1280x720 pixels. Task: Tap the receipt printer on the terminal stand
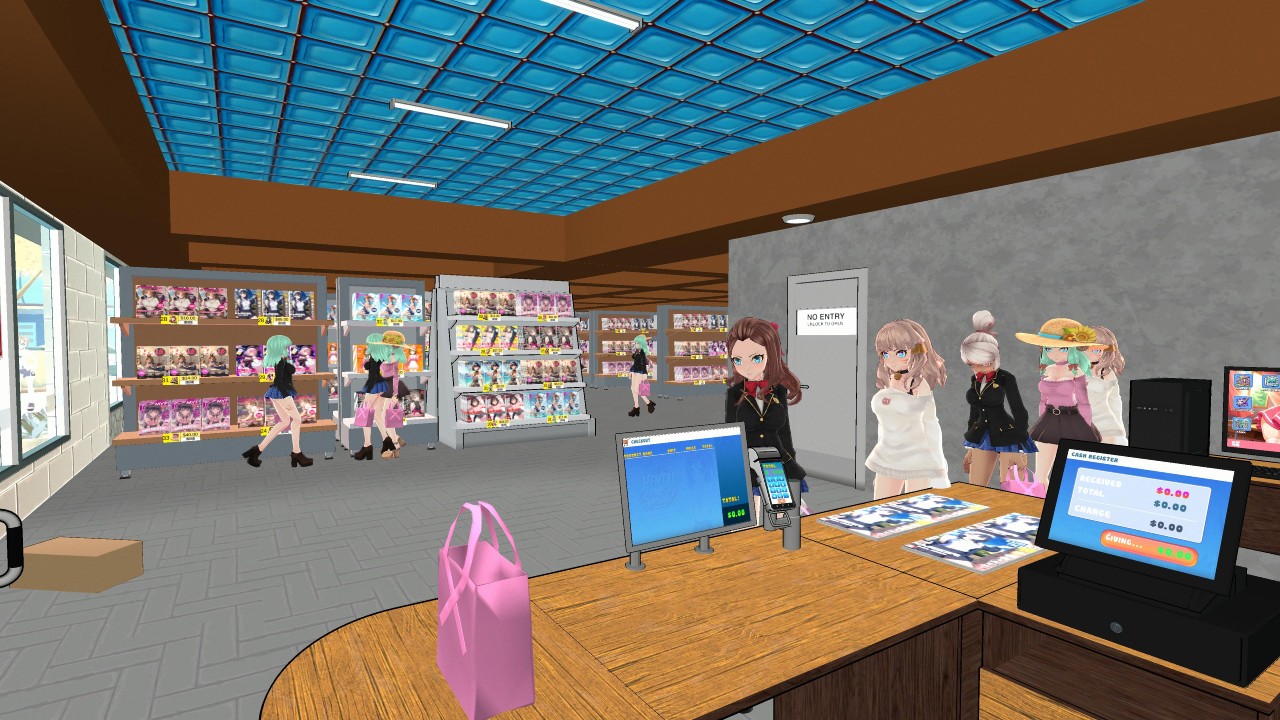click(767, 452)
